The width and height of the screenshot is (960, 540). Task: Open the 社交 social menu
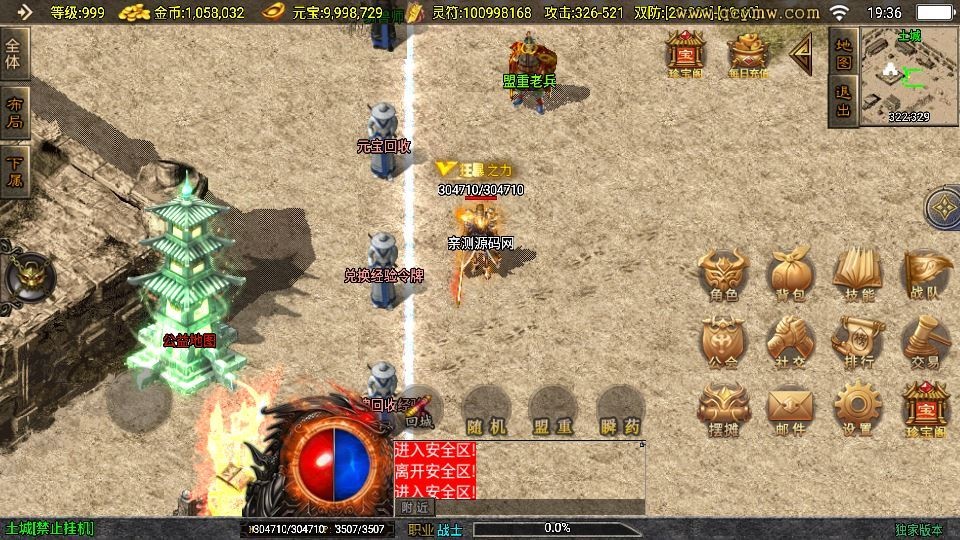(790, 340)
